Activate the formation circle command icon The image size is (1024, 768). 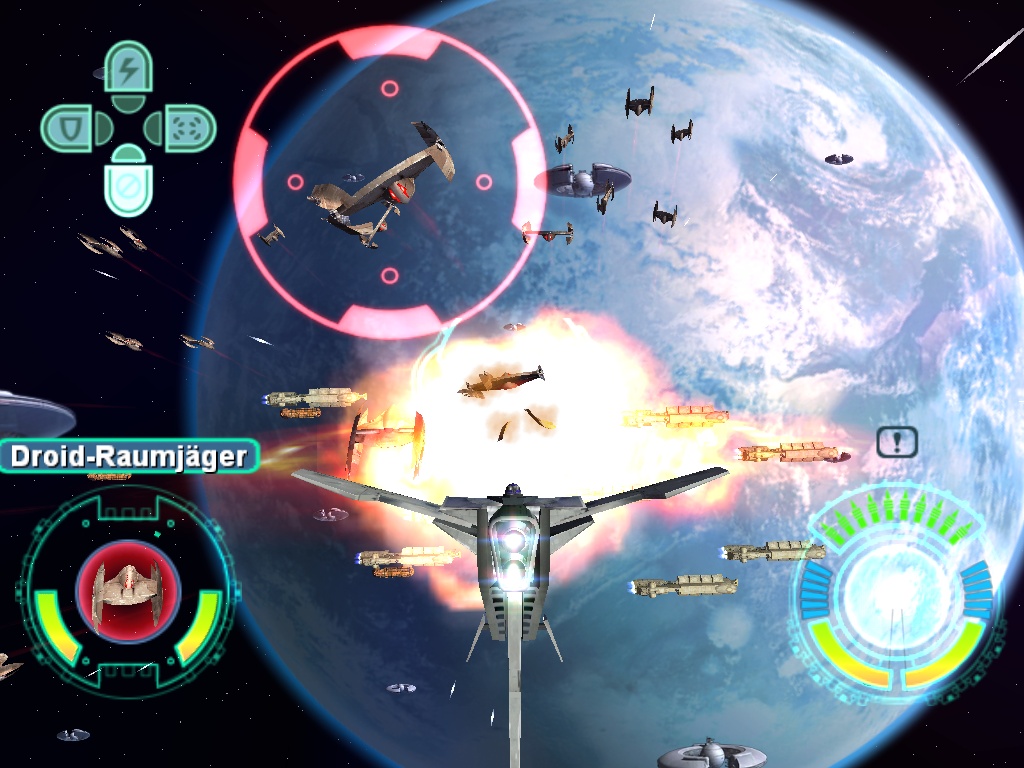click(x=186, y=128)
